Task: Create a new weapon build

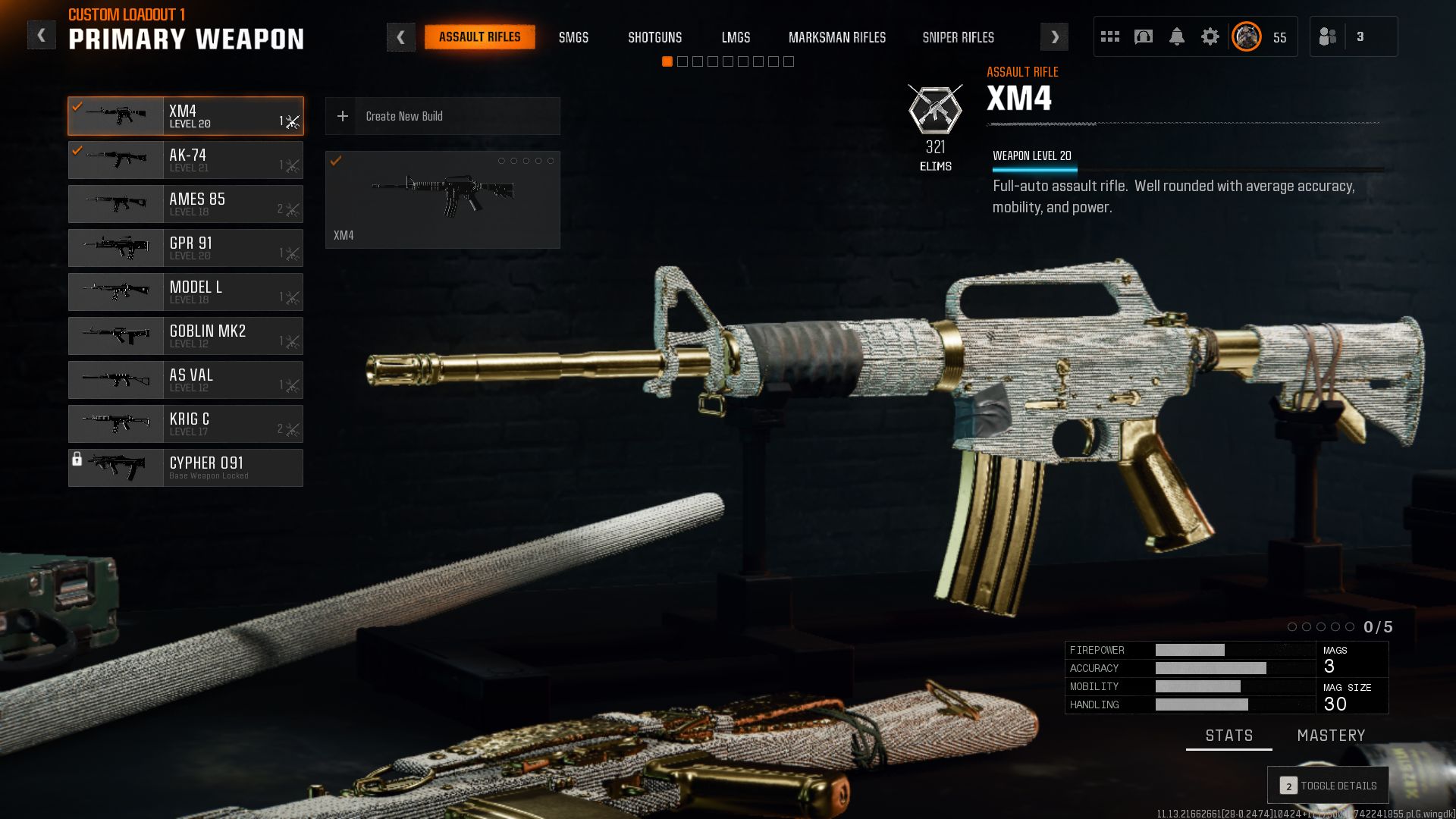Action: pos(442,116)
